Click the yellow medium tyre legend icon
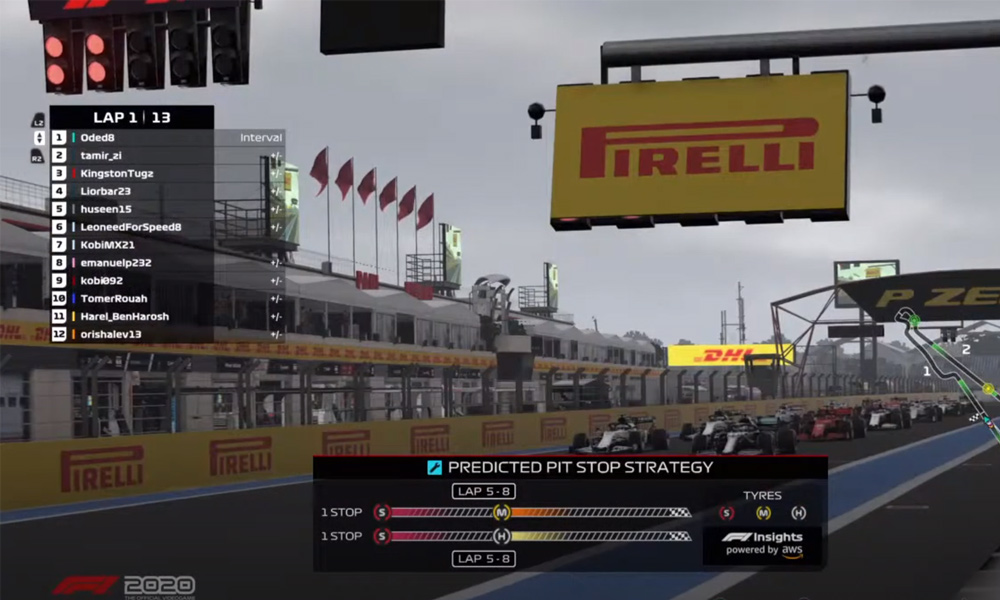This screenshot has width=1000, height=600. tap(763, 513)
